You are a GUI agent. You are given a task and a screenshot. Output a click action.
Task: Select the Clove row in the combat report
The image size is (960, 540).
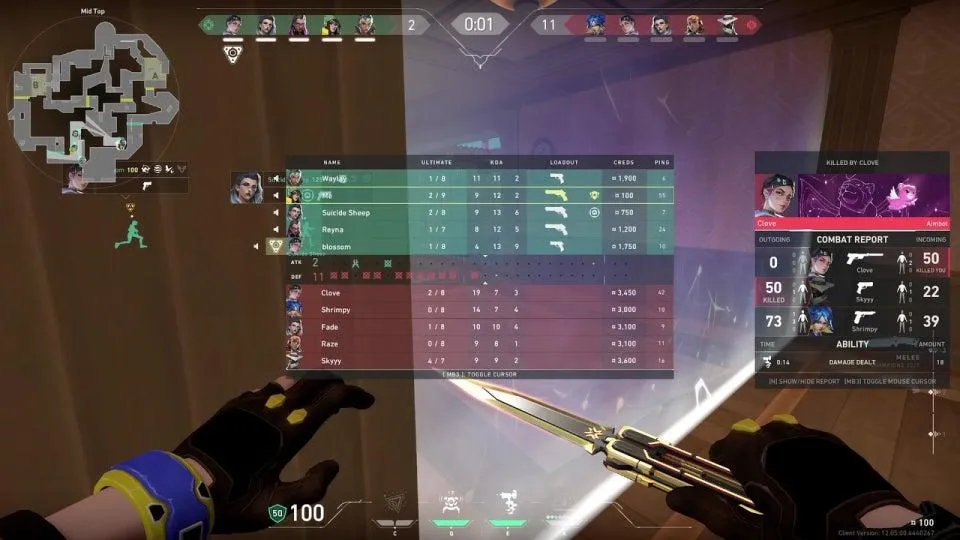click(x=852, y=262)
